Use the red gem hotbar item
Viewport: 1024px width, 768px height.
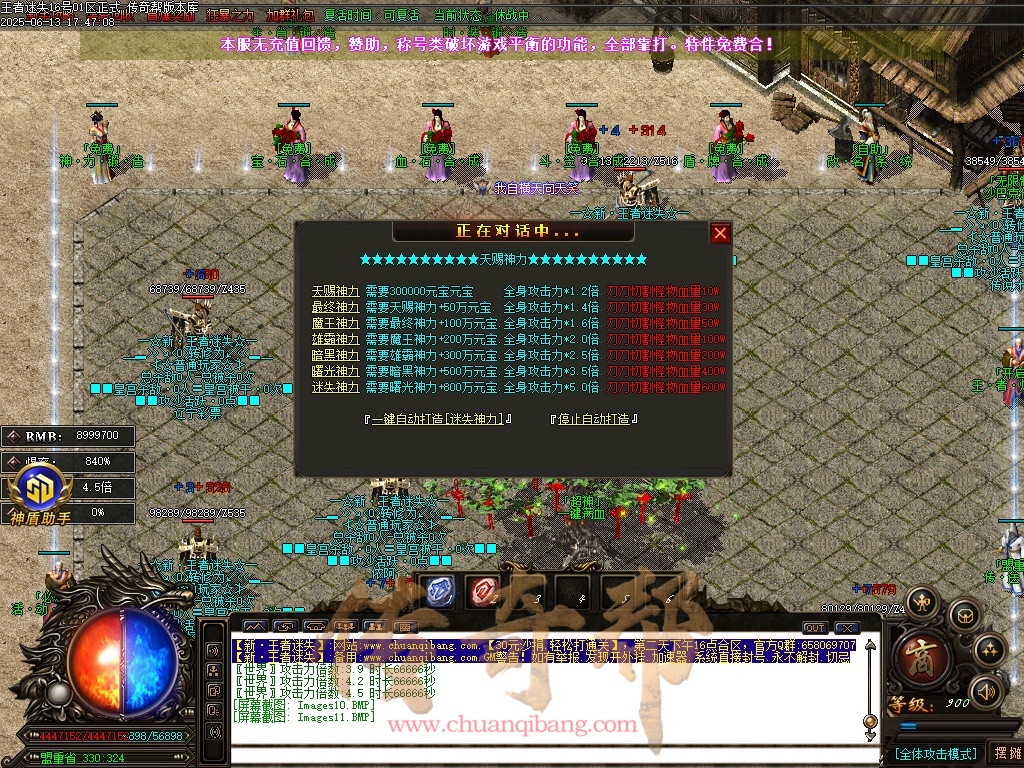point(485,591)
